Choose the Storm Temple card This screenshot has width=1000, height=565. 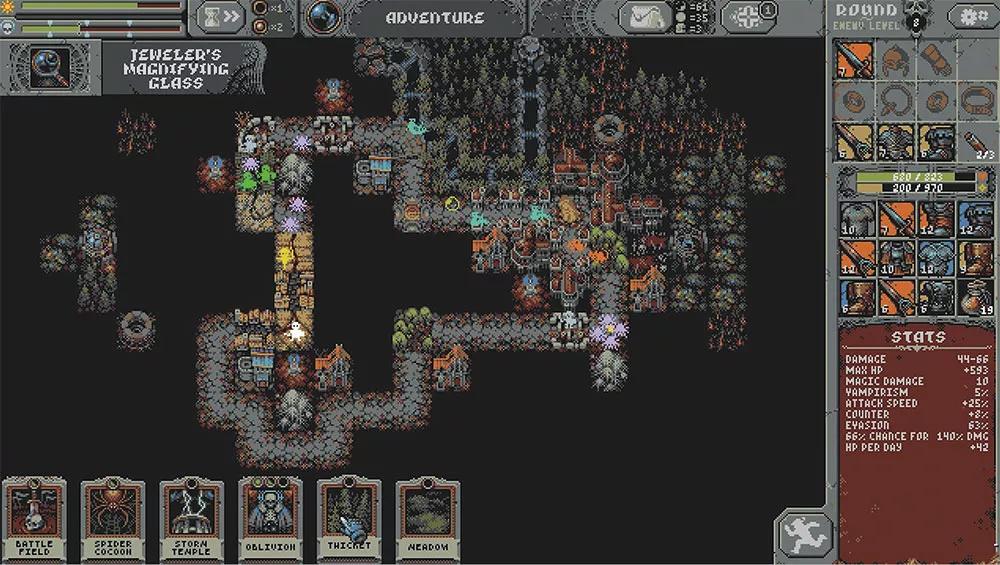(191, 519)
